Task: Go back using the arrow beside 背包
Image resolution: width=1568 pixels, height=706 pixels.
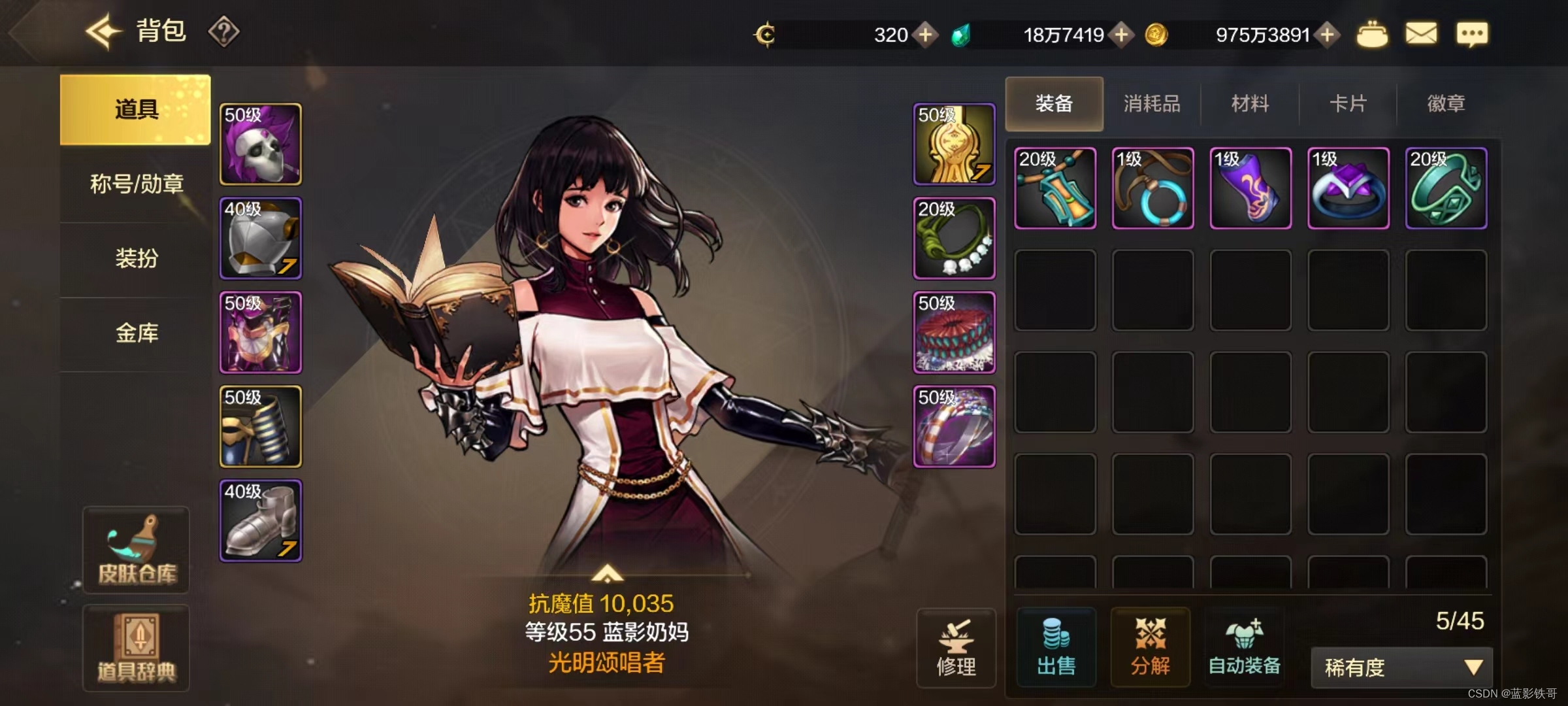Action: pos(103,31)
